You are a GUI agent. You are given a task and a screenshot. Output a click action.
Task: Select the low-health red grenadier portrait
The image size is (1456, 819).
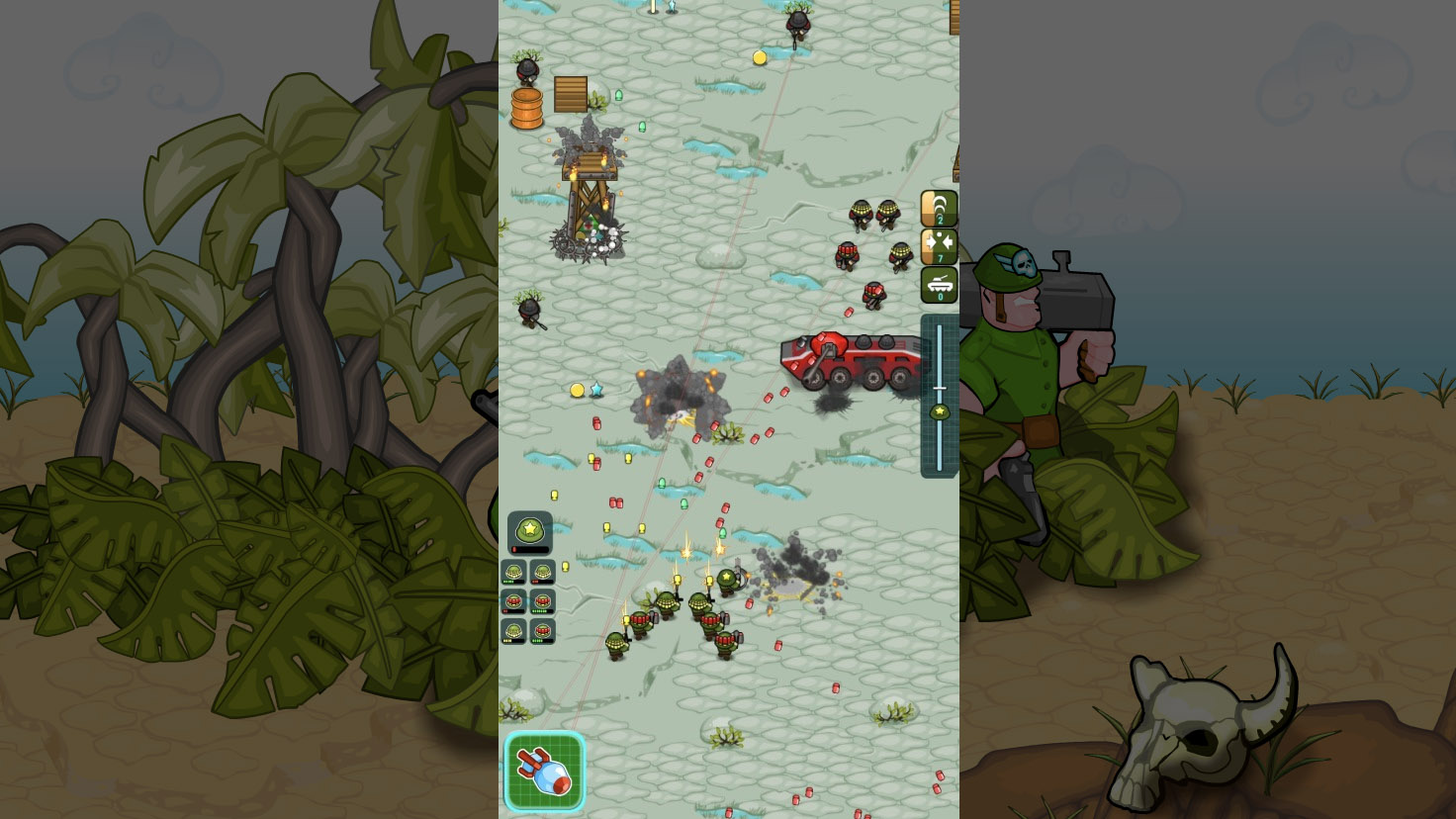pos(514,600)
